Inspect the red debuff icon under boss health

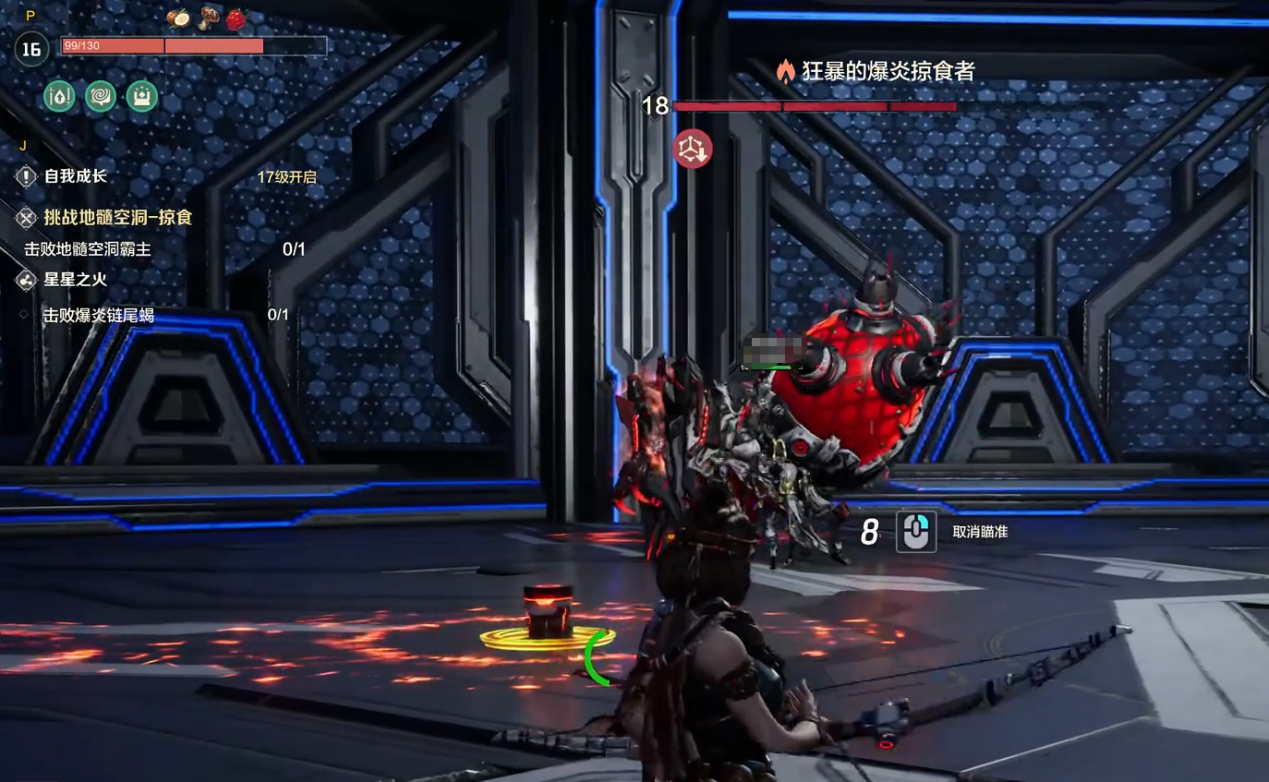(x=692, y=149)
